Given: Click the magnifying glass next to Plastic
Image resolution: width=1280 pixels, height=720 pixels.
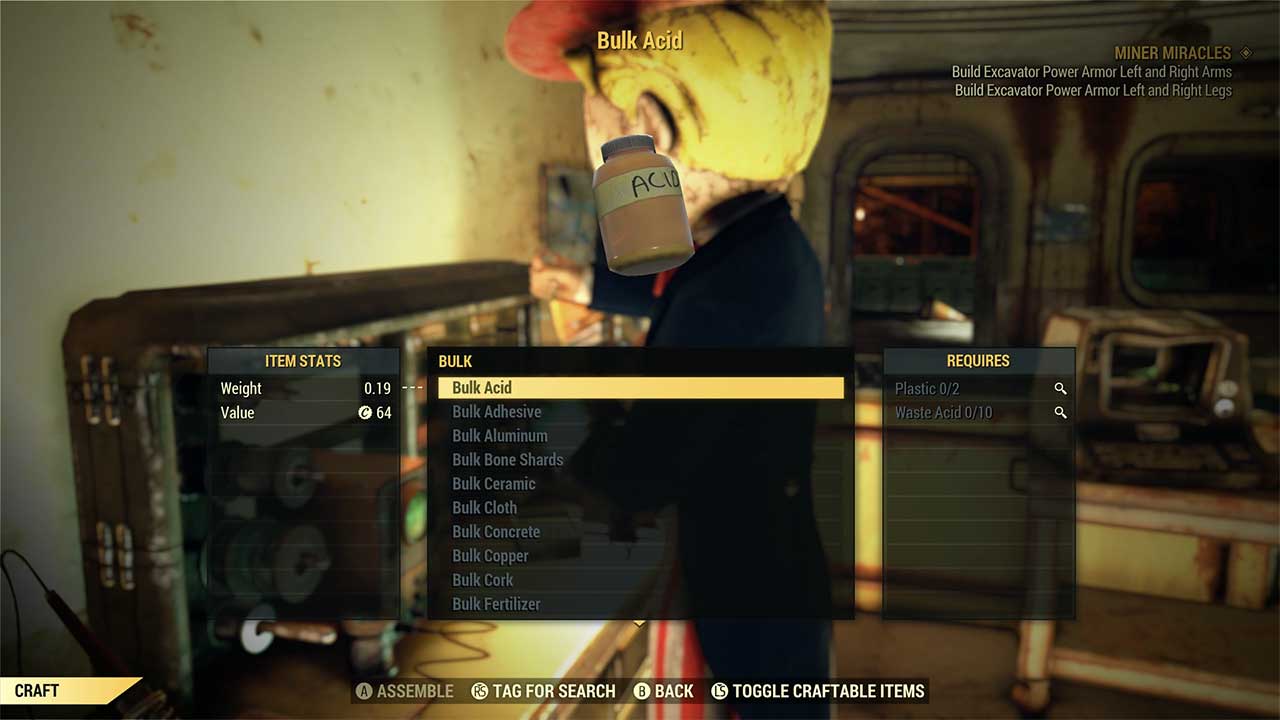Looking at the screenshot, I should click(1061, 388).
